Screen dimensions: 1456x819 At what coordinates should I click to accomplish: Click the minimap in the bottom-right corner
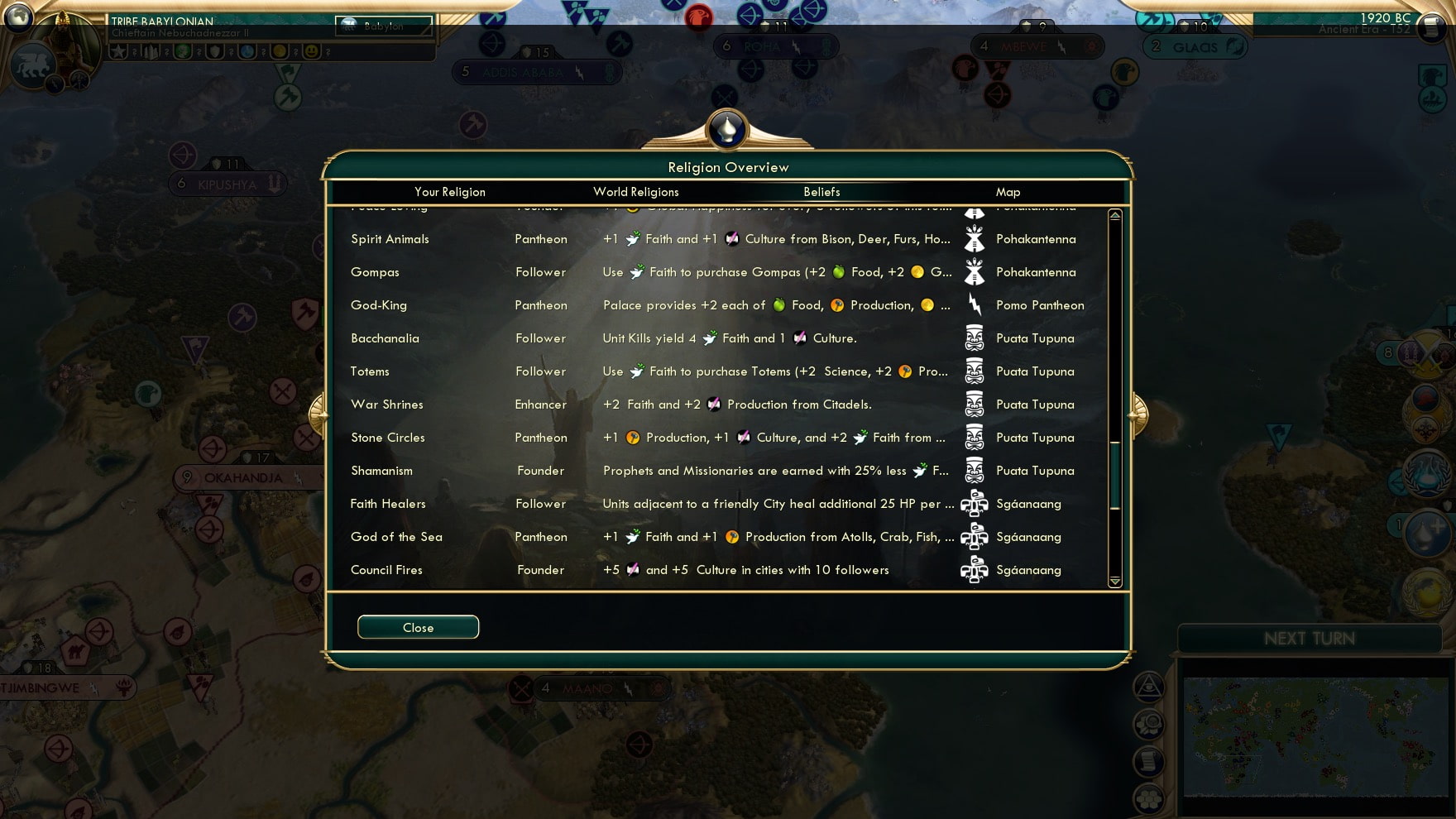click(1315, 736)
